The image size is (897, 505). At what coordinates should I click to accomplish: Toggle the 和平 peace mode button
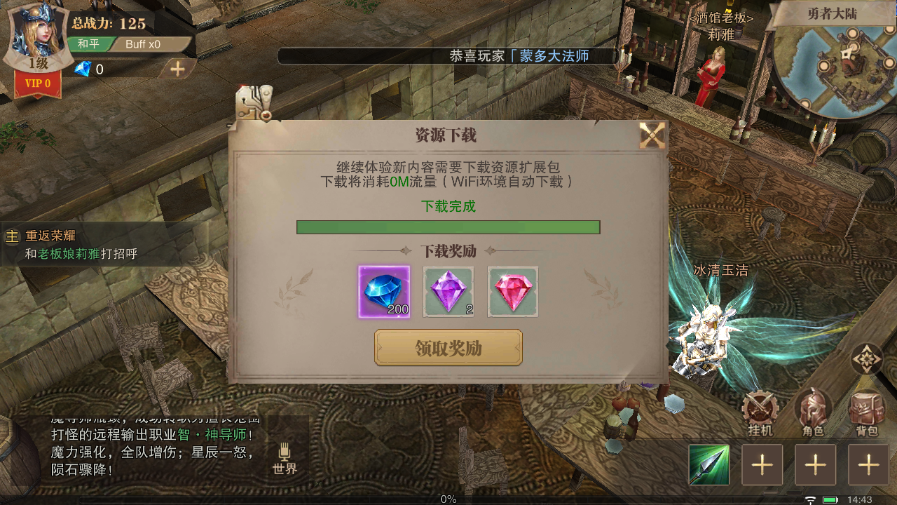(89, 44)
